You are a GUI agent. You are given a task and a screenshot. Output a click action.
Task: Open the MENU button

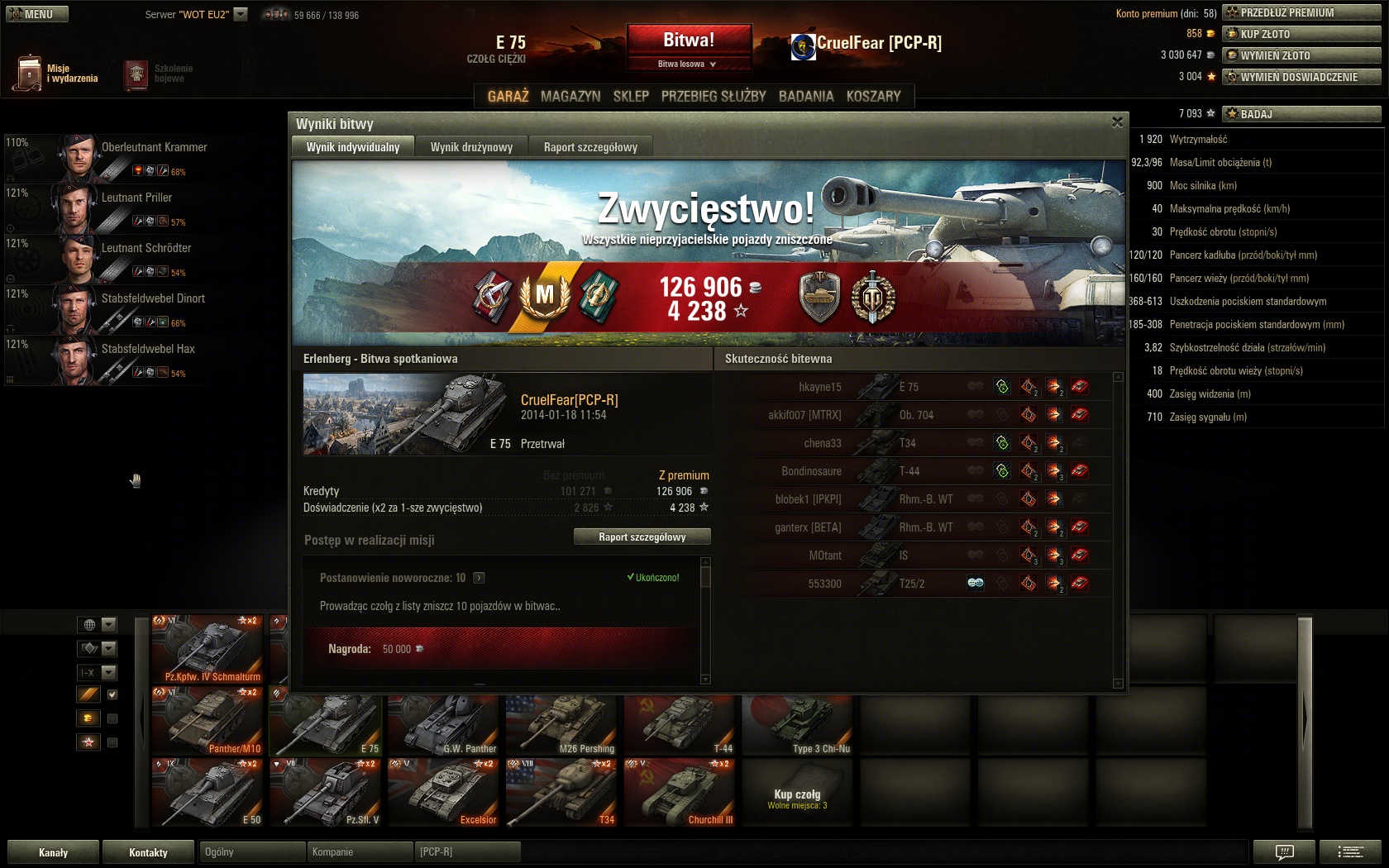(36, 14)
